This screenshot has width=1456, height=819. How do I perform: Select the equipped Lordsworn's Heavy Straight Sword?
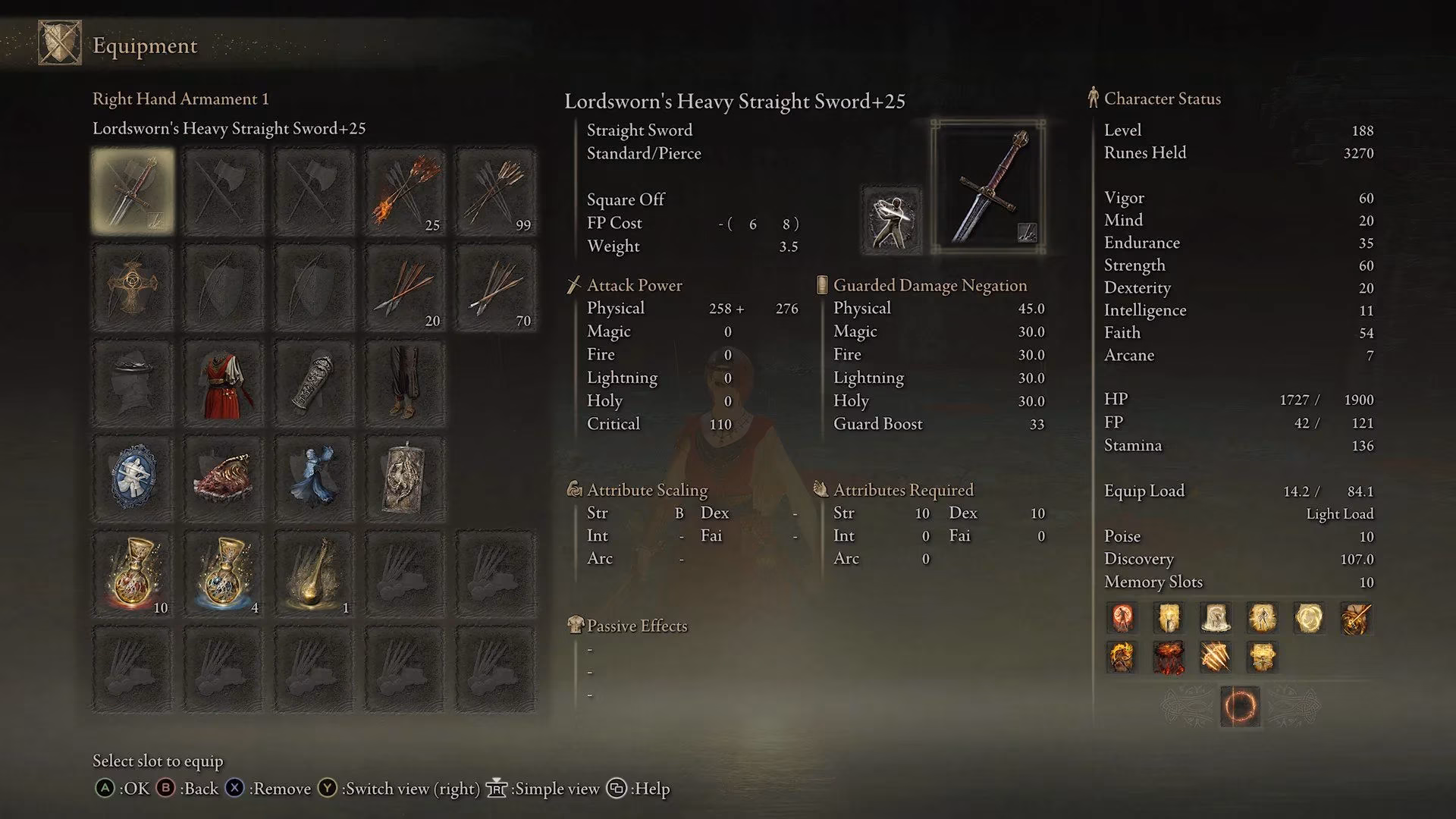[134, 190]
